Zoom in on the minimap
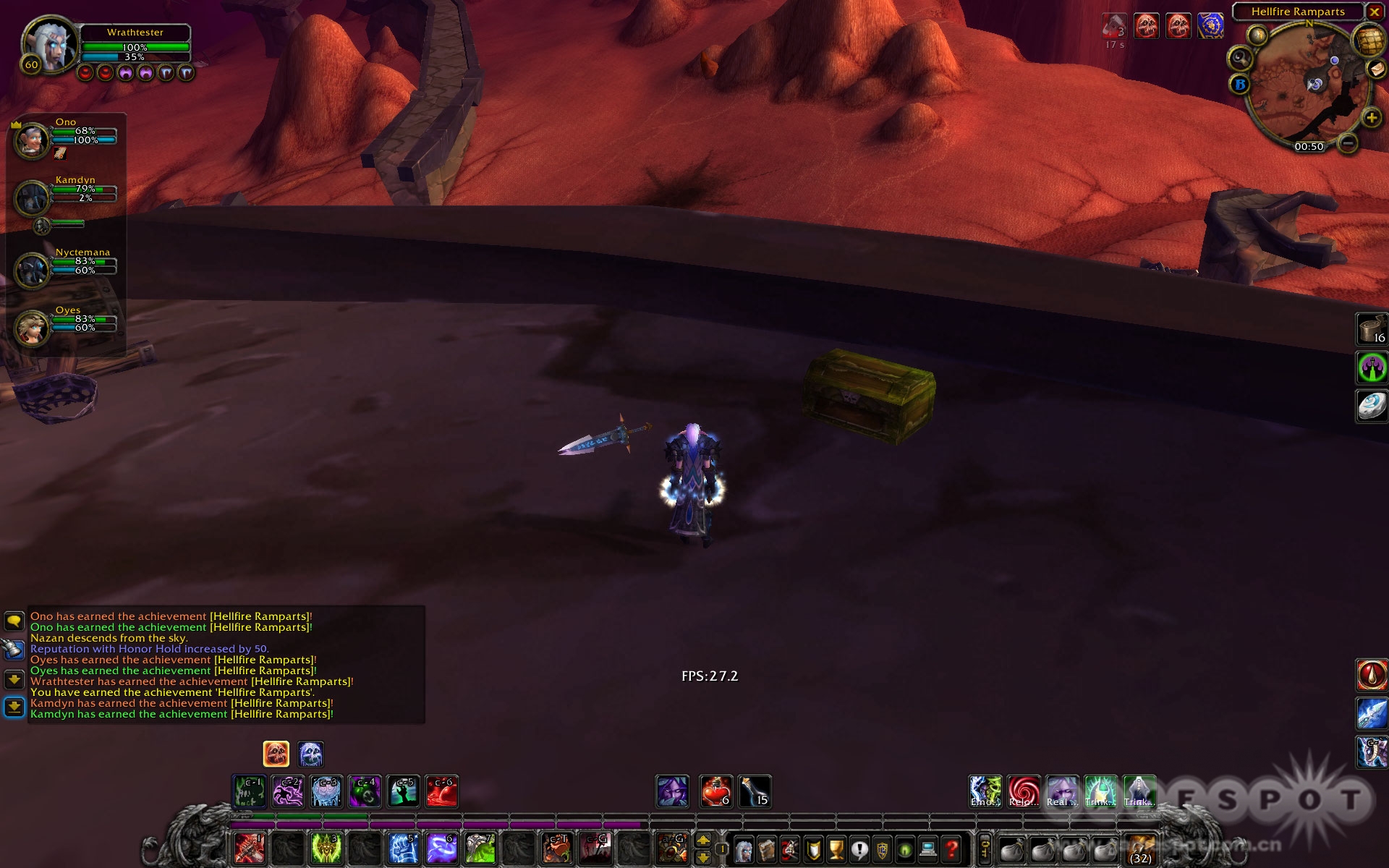The height and width of the screenshot is (868, 1389). coord(1371,118)
